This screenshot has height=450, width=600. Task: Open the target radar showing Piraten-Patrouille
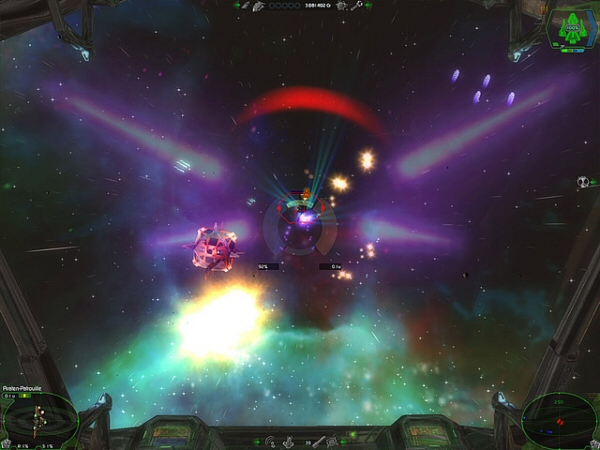click(39, 418)
